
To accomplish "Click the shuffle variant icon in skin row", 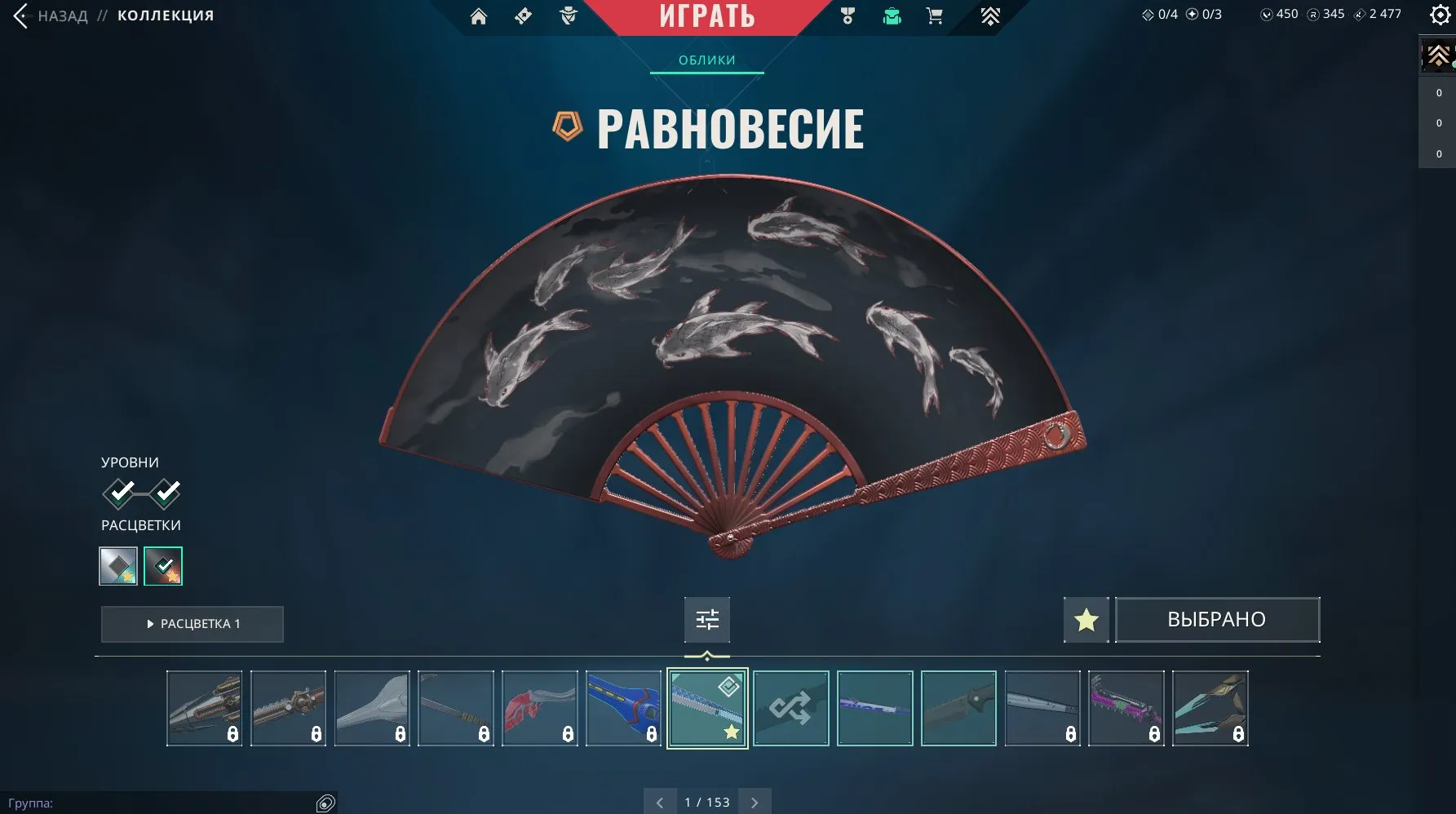I will pos(790,708).
